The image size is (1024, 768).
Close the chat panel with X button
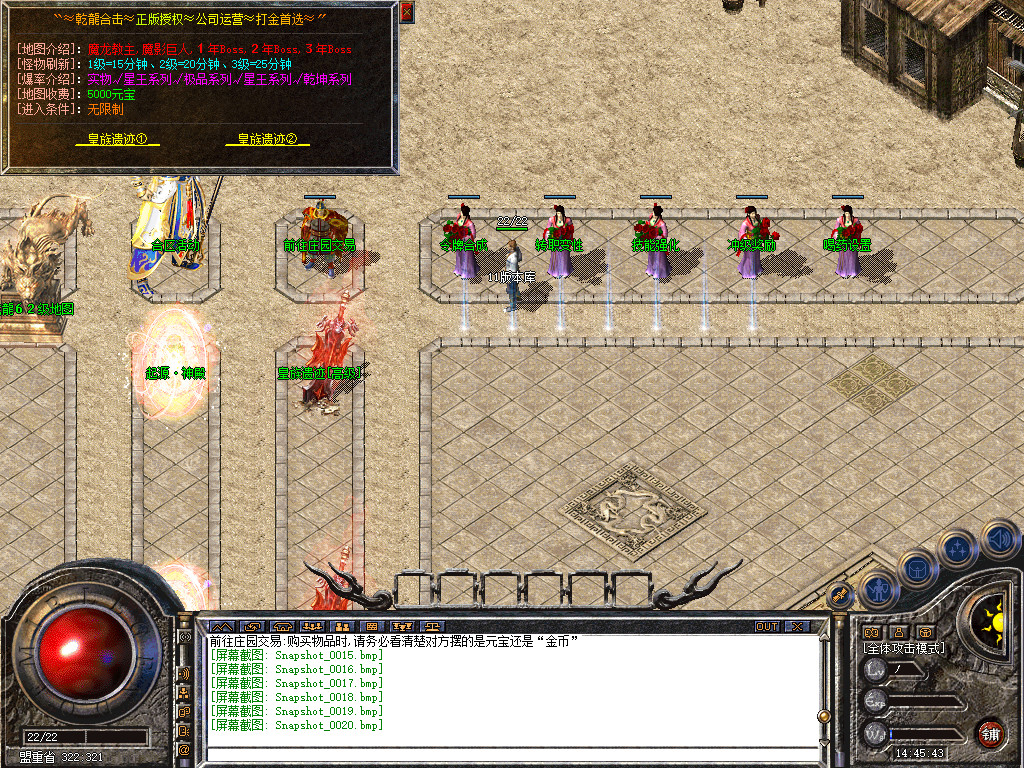(x=797, y=627)
